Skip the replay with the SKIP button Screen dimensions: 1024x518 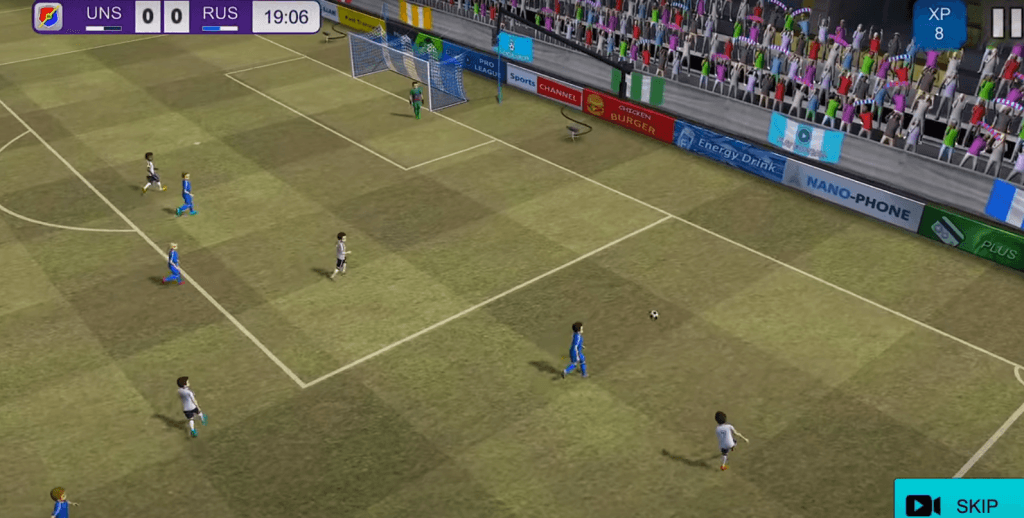coord(958,502)
